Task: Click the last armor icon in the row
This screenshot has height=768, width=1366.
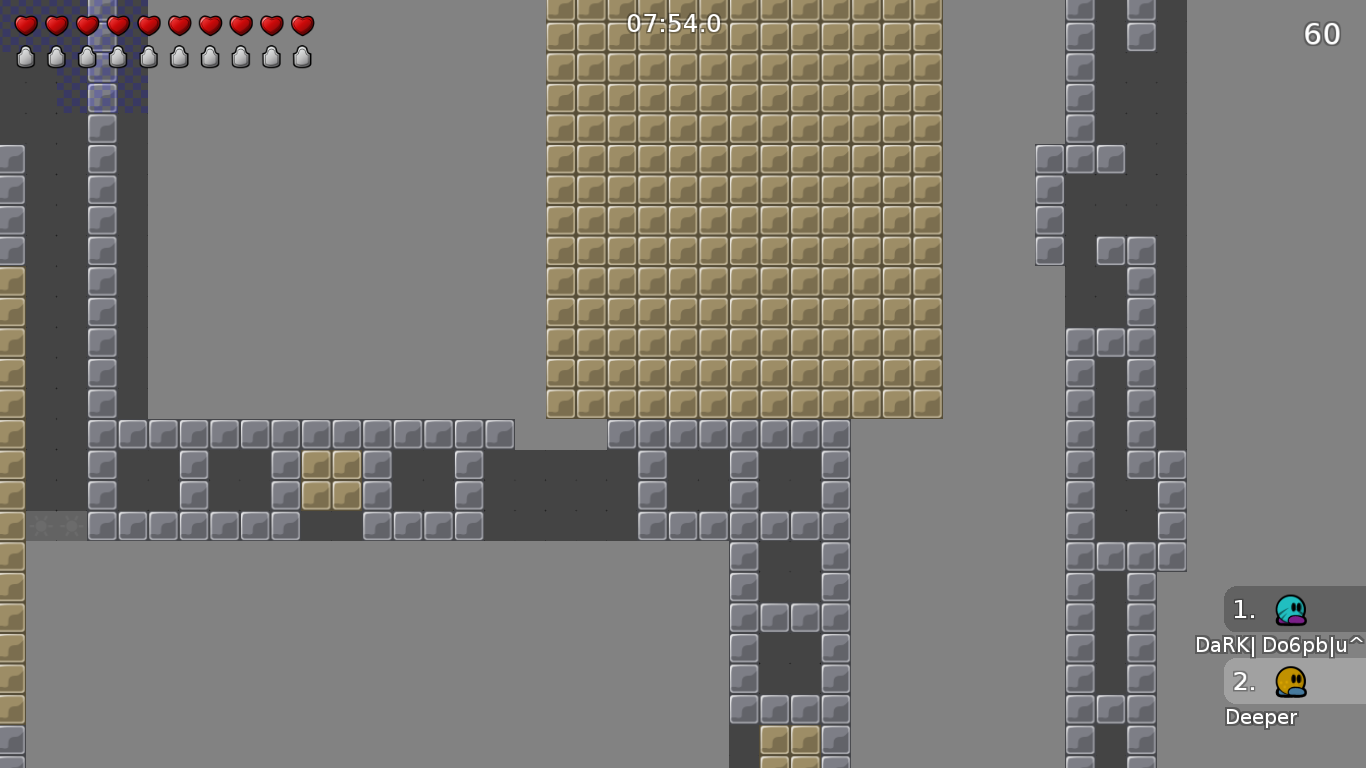Action: click(301, 57)
